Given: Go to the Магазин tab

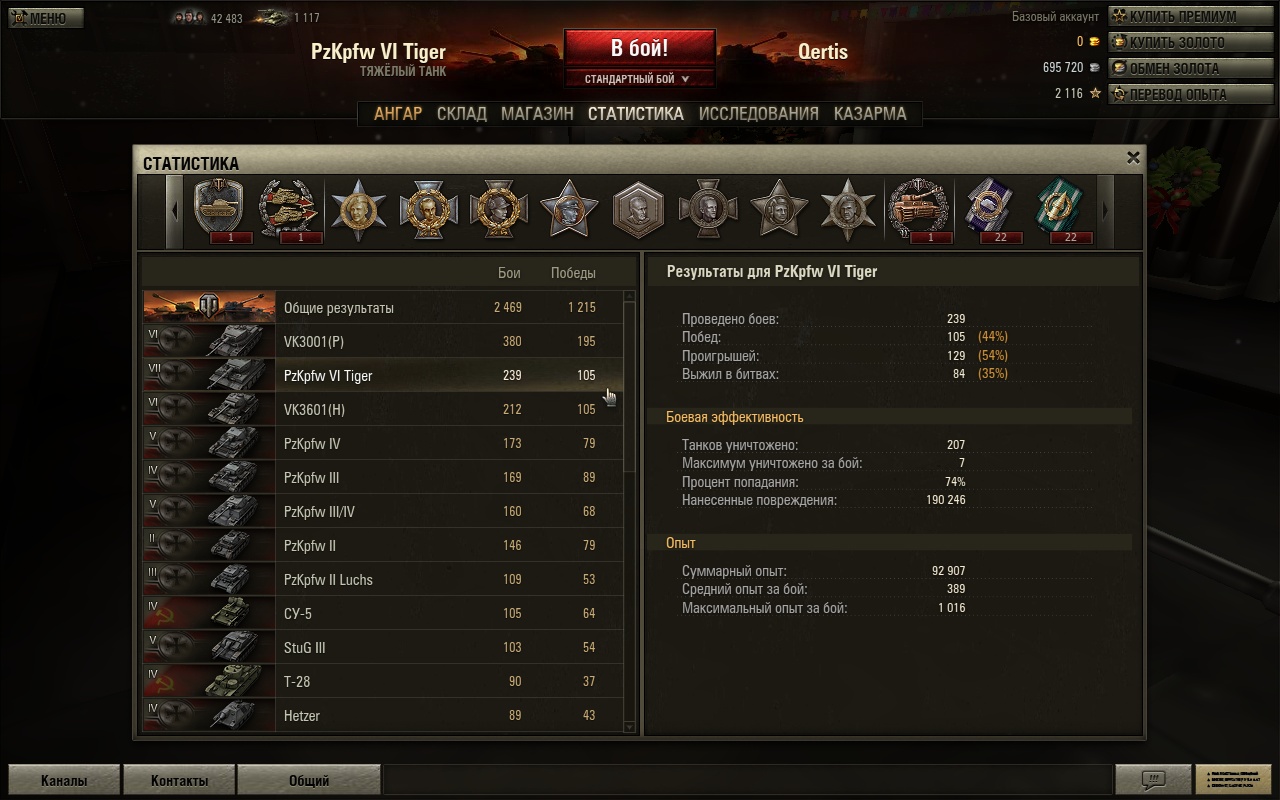Looking at the screenshot, I should click(537, 114).
